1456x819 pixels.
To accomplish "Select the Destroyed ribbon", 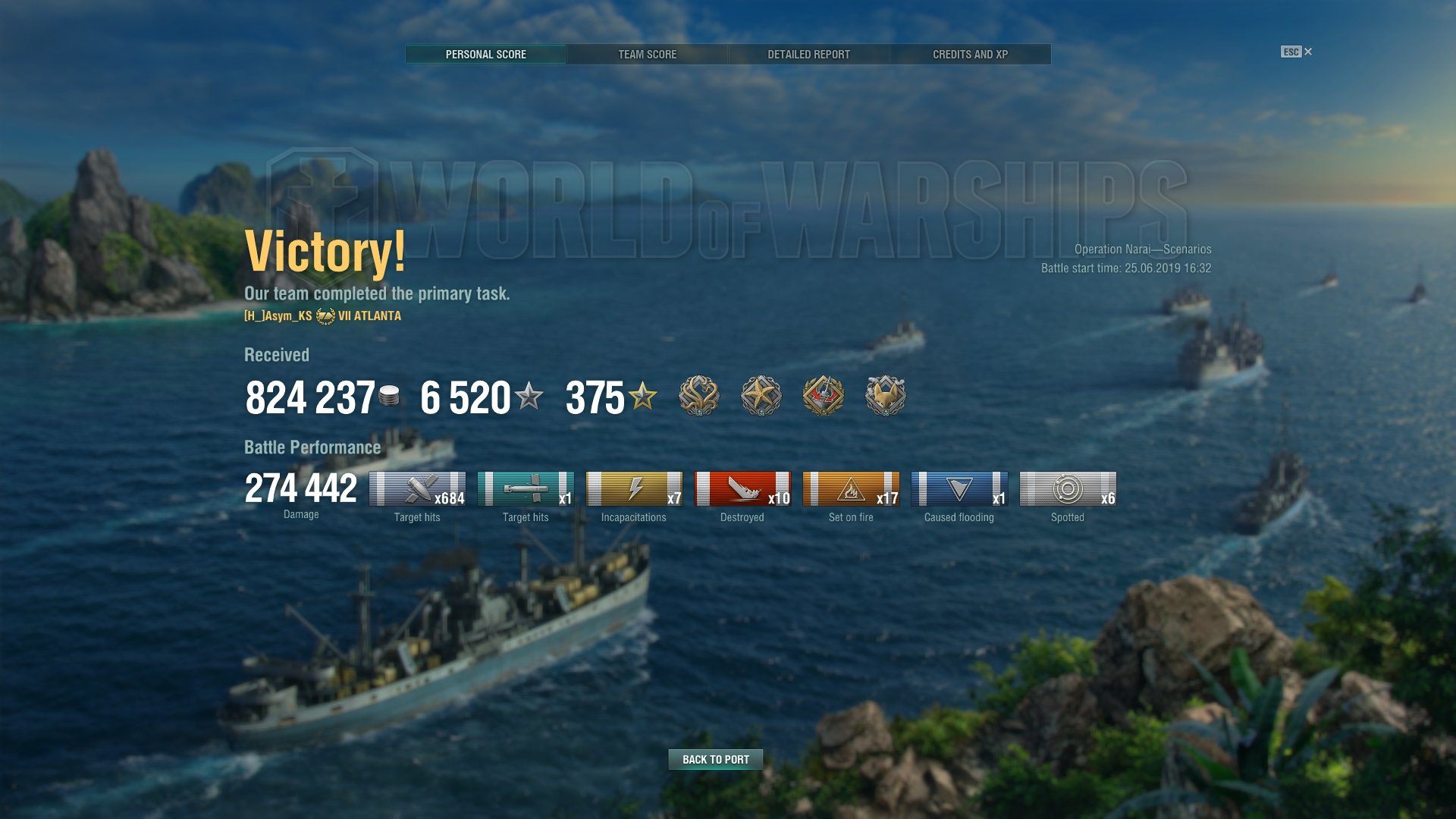I will (x=742, y=489).
